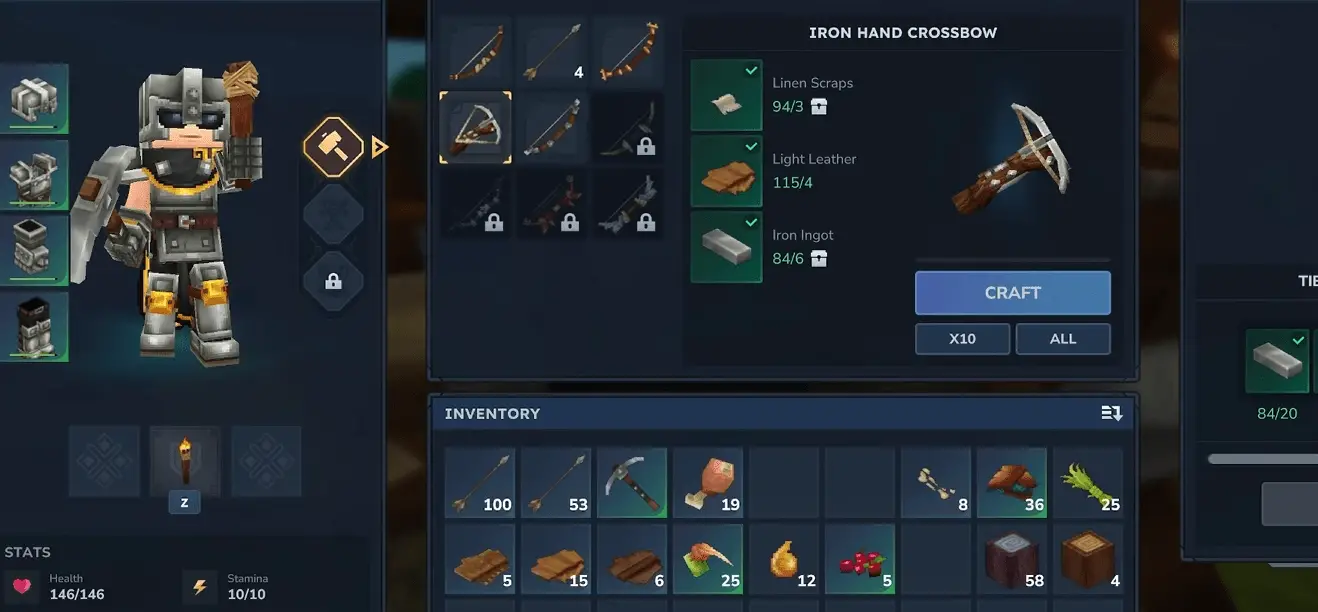The height and width of the screenshot is (612, 1318).
Task: Select the red berries stack of 5
Action: pyautogui.click(x=860, y=558)
